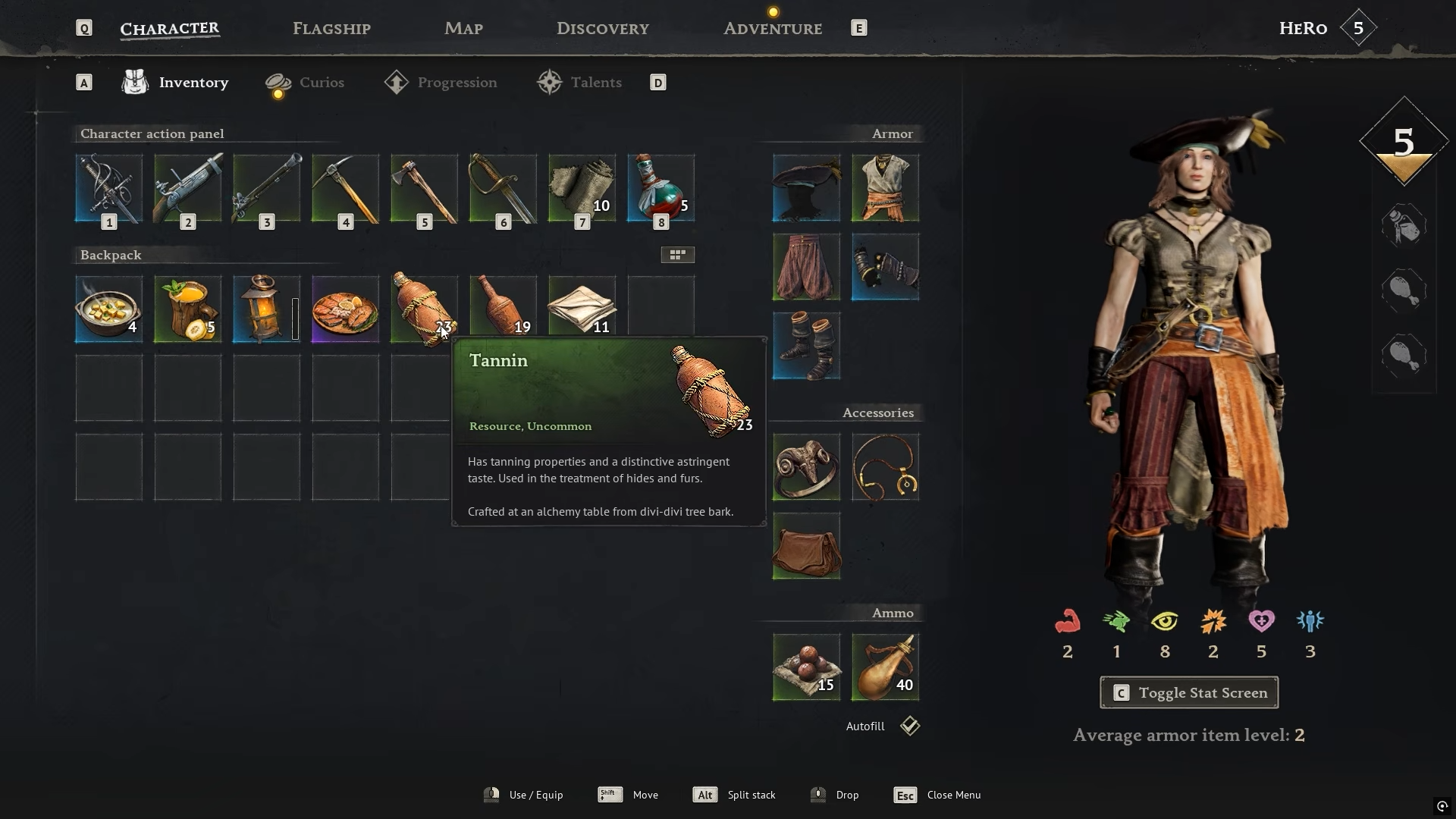Select the flintlock pistol in slot 2

(x=188, y=188)
